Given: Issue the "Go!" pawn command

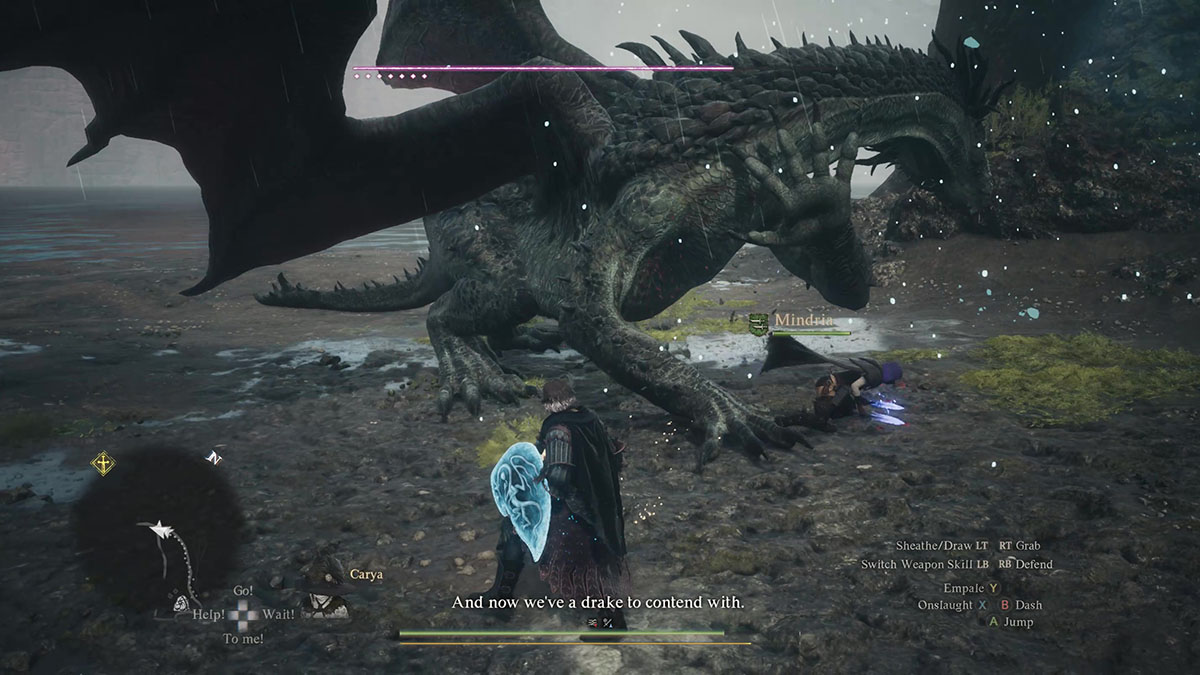Looking at the screenshot, I should coord(242,592).
